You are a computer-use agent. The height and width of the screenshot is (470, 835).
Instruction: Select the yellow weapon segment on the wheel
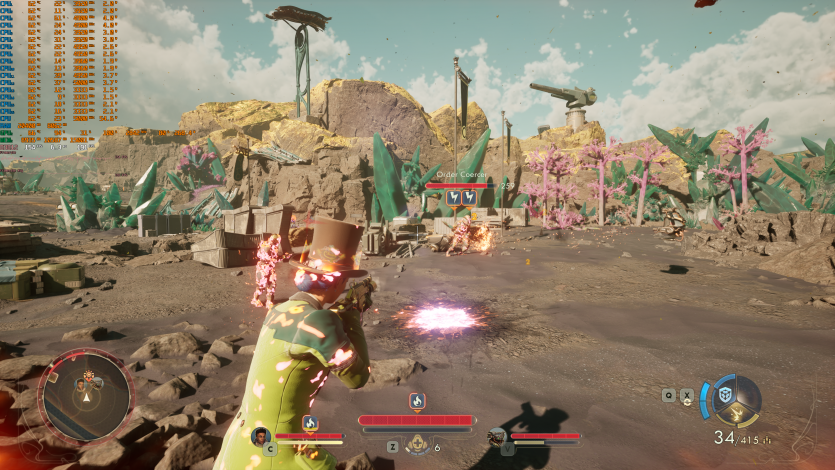(x=739, y=414)
